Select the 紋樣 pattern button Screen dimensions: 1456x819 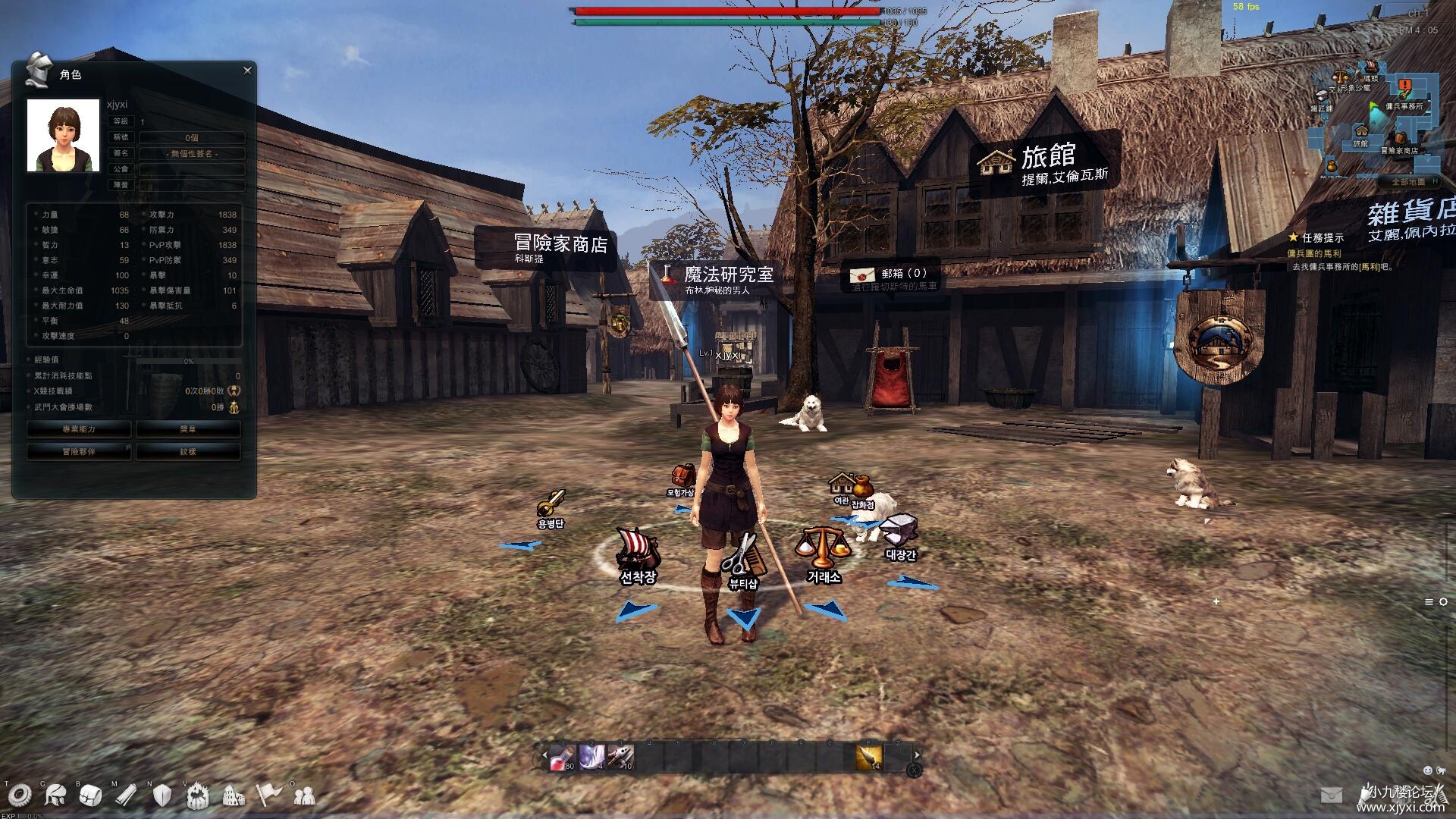tap(188, 452)
